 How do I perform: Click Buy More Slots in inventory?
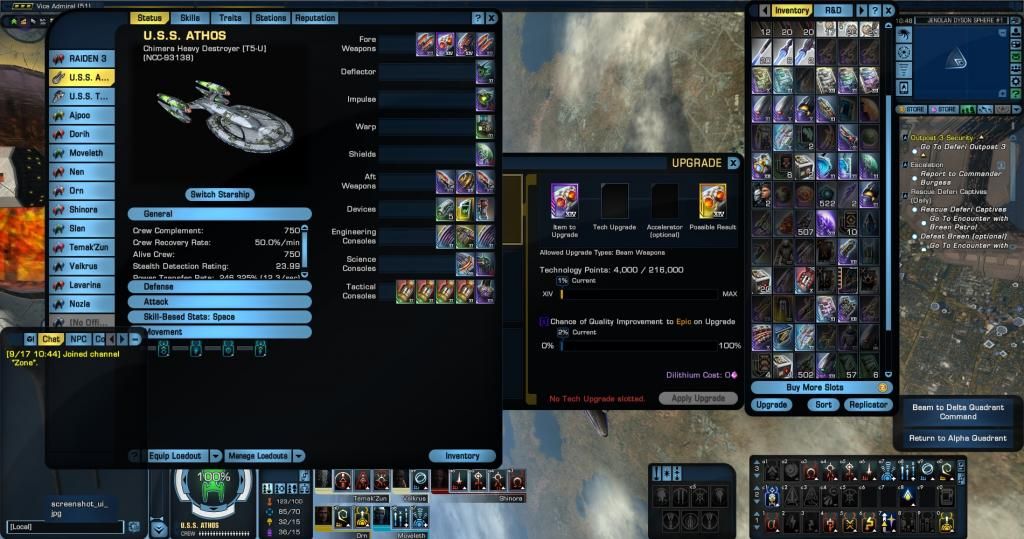pos(815,387)
